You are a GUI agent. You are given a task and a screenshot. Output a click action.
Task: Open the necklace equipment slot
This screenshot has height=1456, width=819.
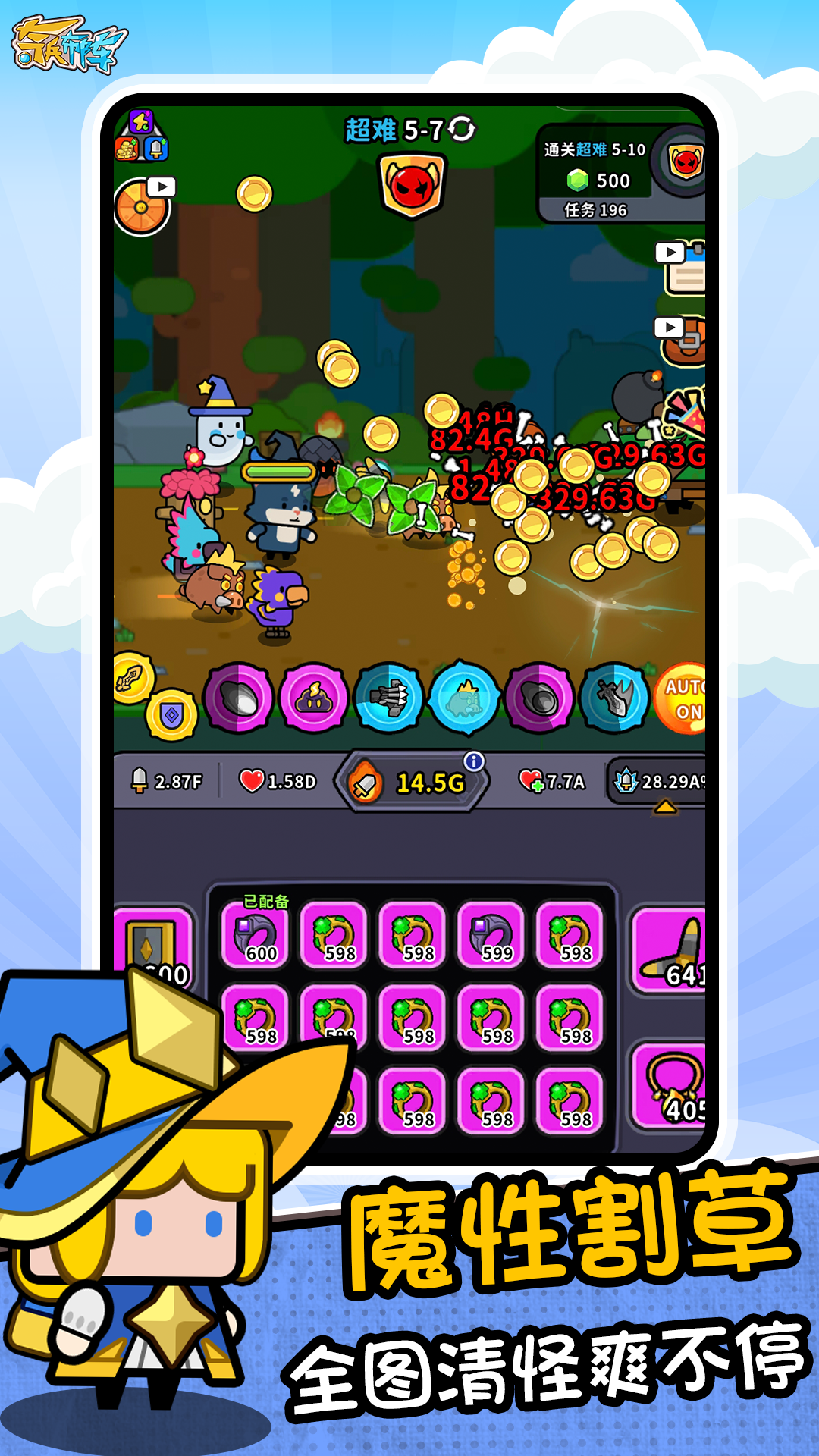671,1084
